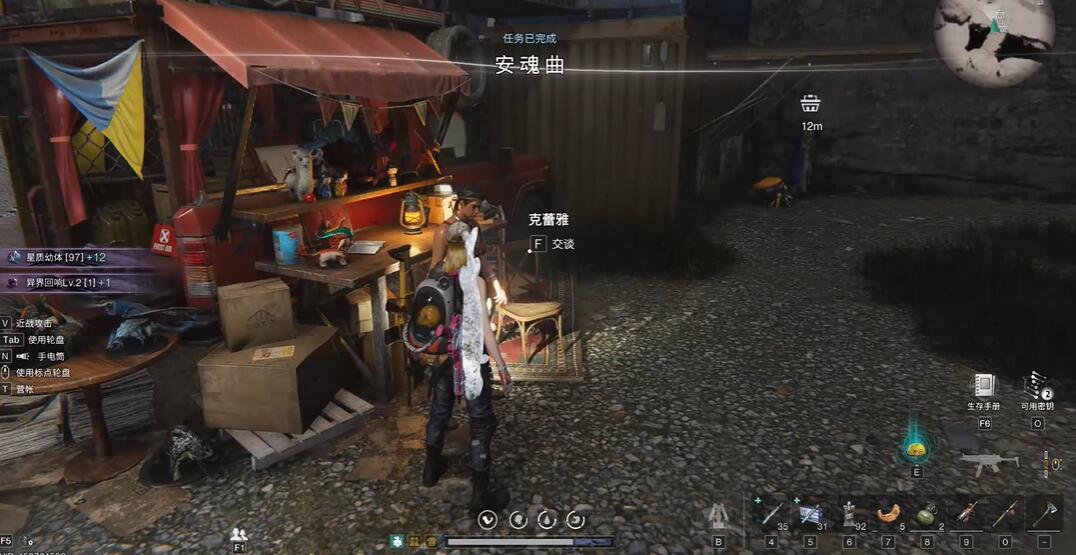Select the hotbar slot holding 92 items

(849, 514)
